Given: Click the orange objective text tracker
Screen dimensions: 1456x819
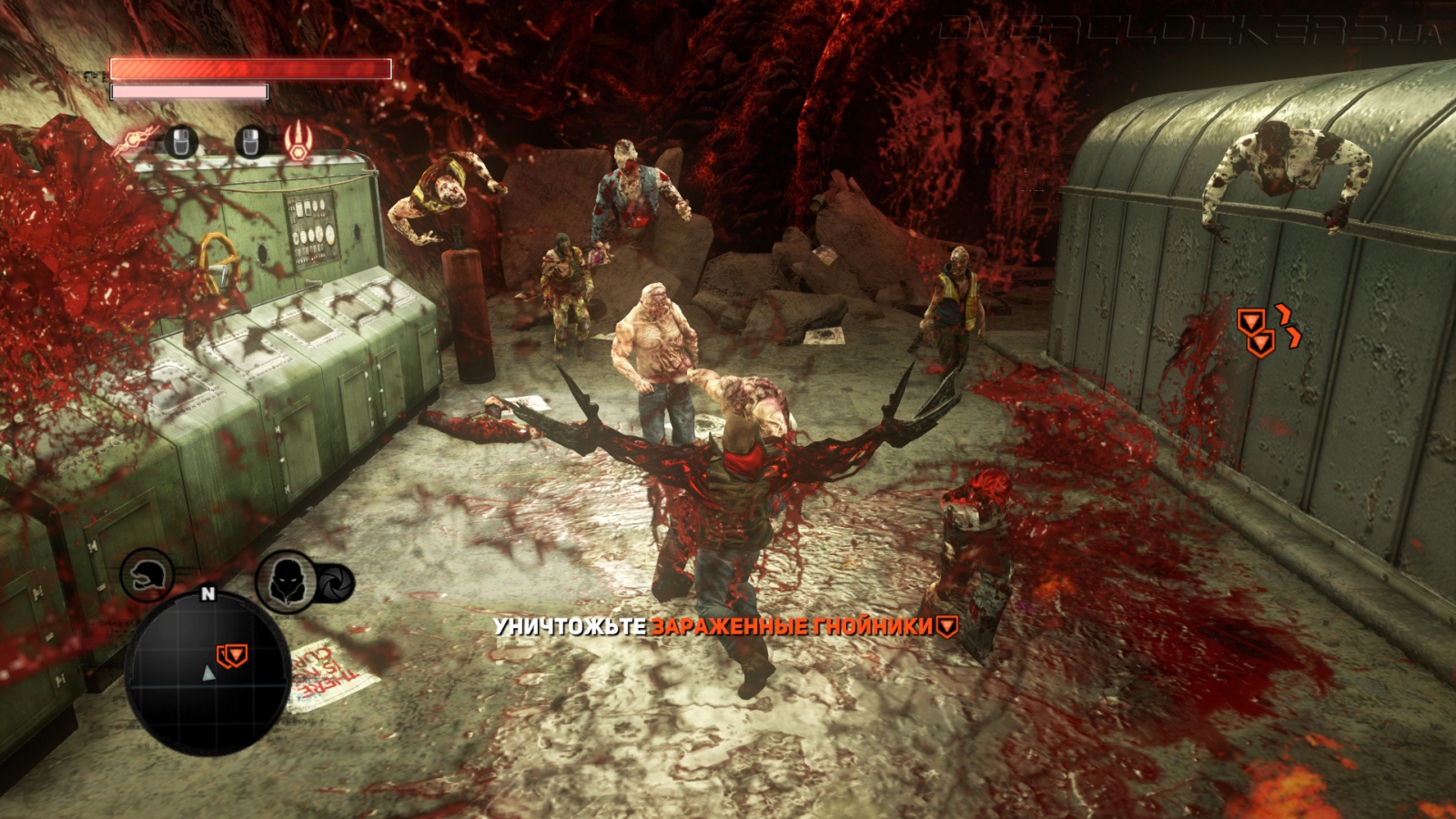Looking at the screenshot, I should point(793,626).
